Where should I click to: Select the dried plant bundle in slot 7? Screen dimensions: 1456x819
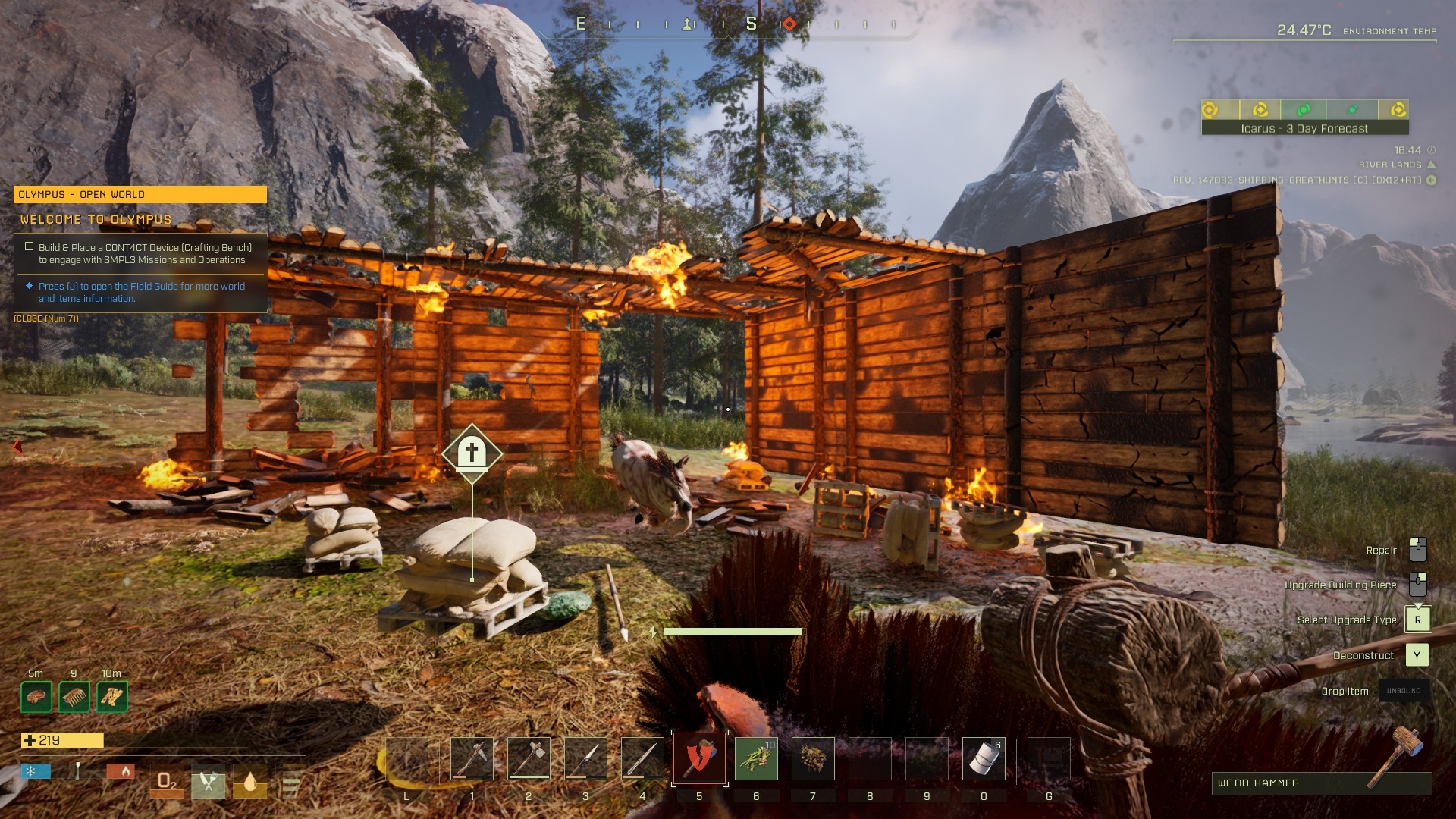pos(813,758)
